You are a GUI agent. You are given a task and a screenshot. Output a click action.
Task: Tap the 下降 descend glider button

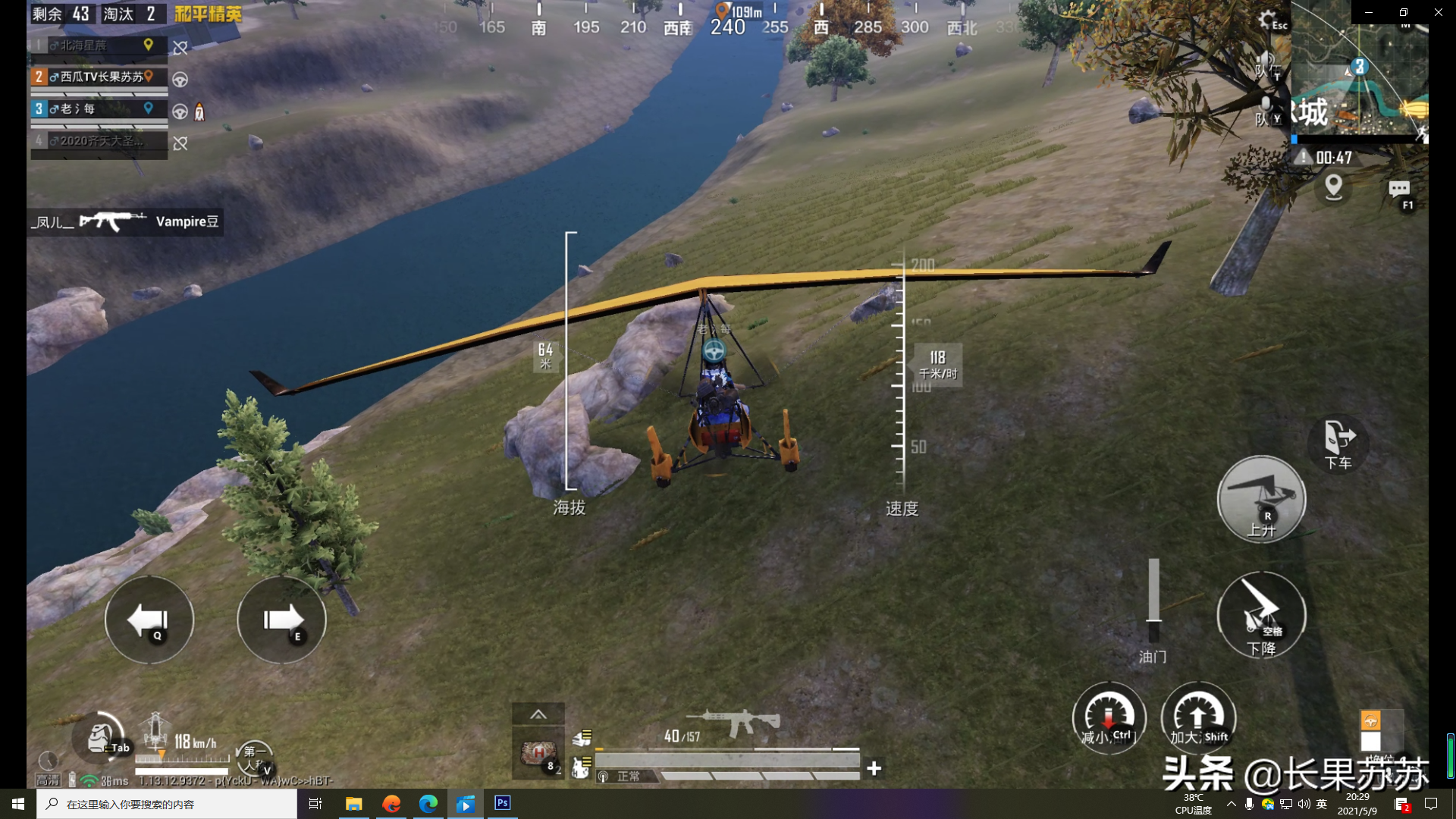point(1261,615)
